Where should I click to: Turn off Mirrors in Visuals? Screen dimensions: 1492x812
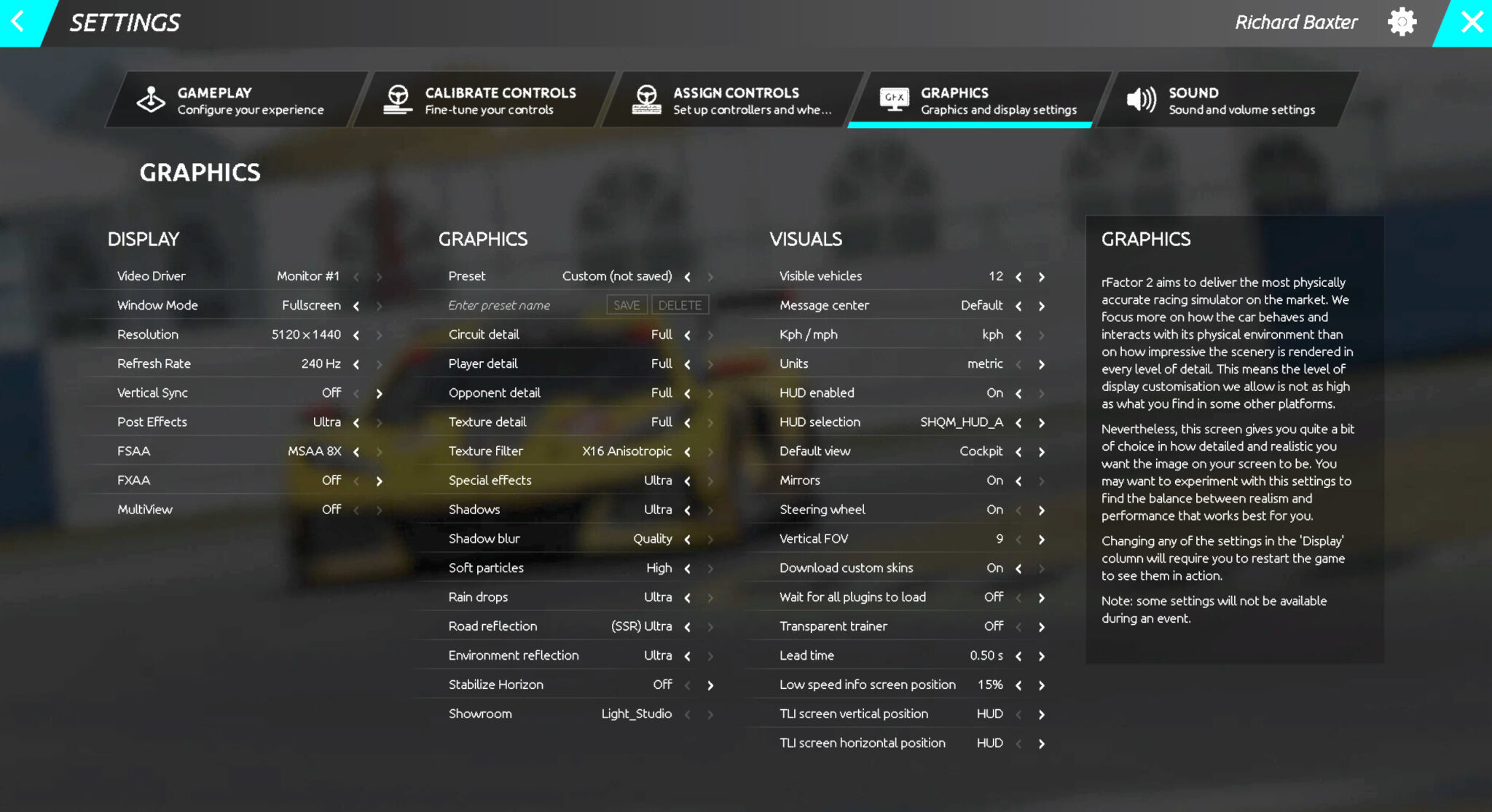(1018, 481)
